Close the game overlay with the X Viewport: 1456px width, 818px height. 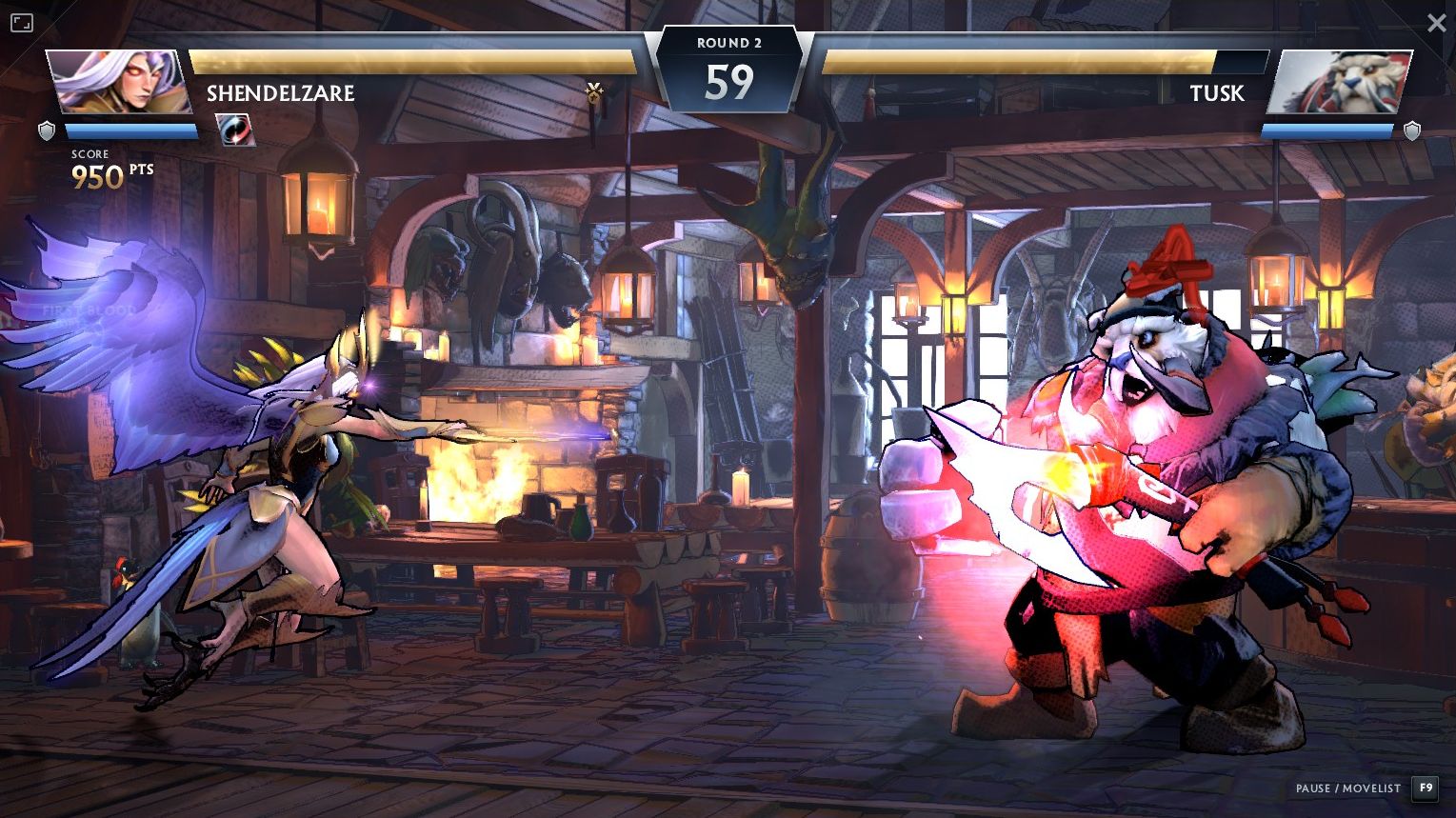[1436, 23]
